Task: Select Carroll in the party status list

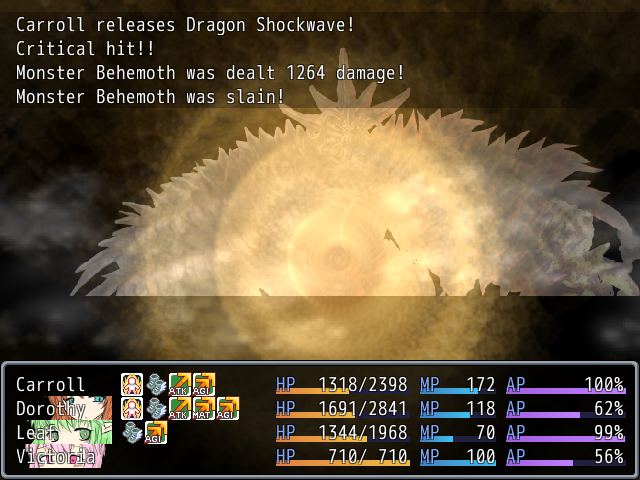Action: pos(50,385)
